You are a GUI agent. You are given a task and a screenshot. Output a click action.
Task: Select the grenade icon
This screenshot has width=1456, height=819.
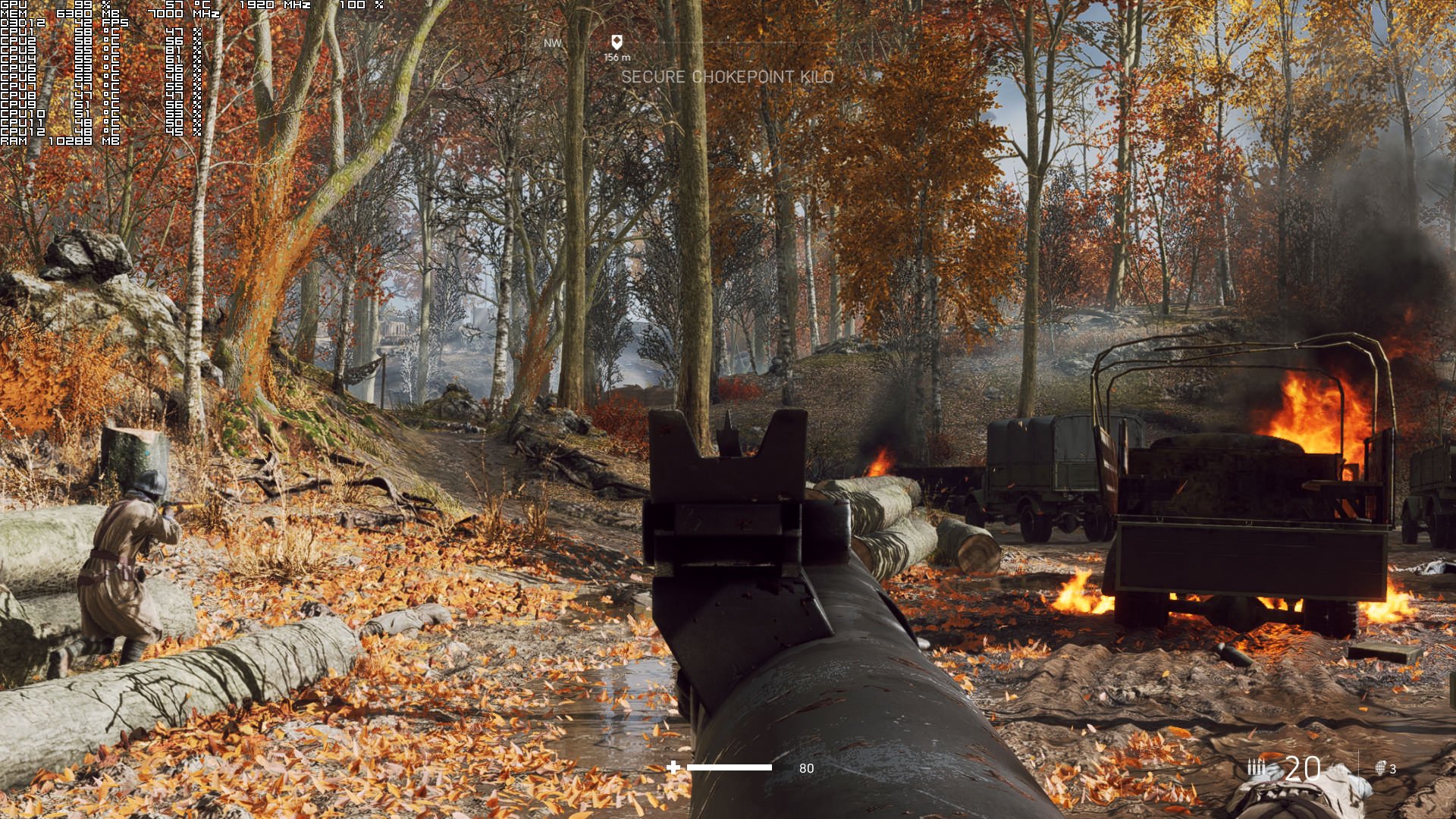point(1380,767)
